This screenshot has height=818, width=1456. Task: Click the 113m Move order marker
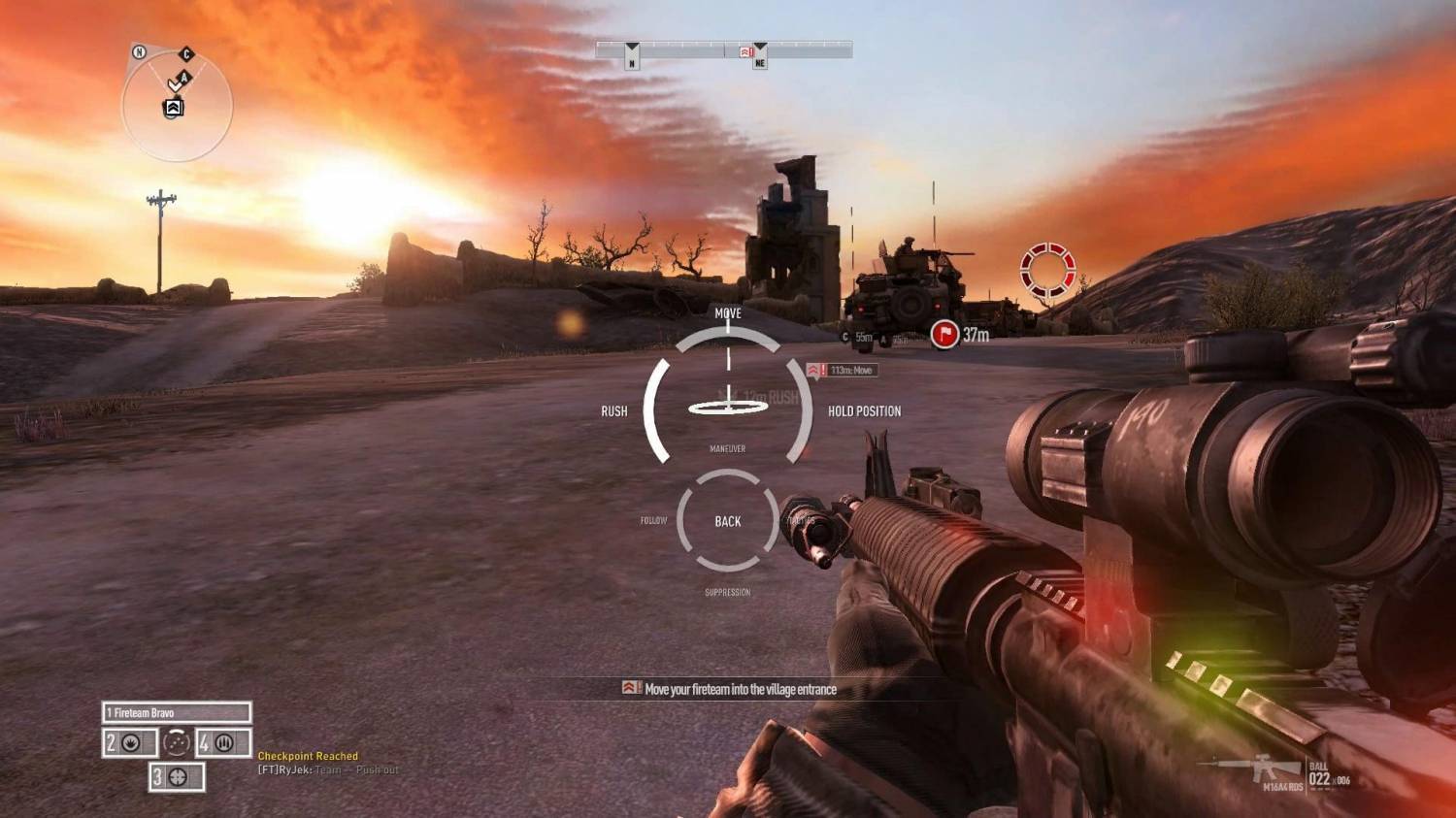843,371
